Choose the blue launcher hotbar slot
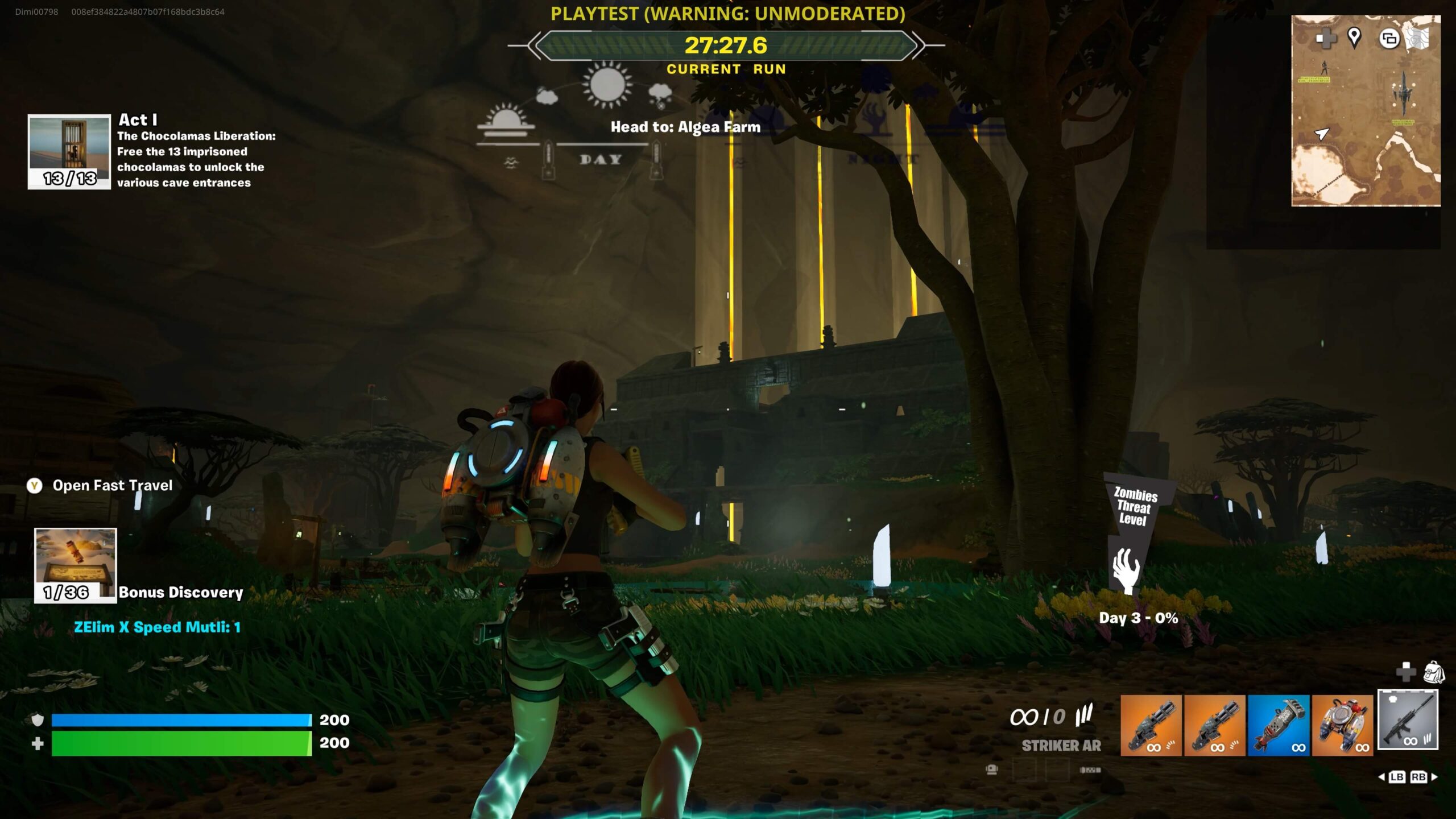 (1279, 725)
